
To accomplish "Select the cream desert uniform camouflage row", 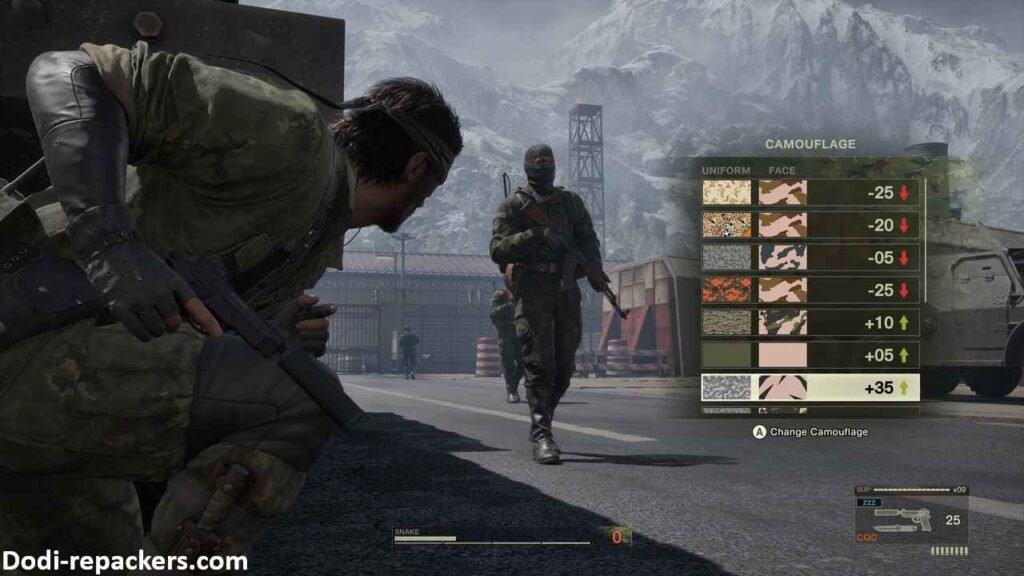I will click(810, 193).
